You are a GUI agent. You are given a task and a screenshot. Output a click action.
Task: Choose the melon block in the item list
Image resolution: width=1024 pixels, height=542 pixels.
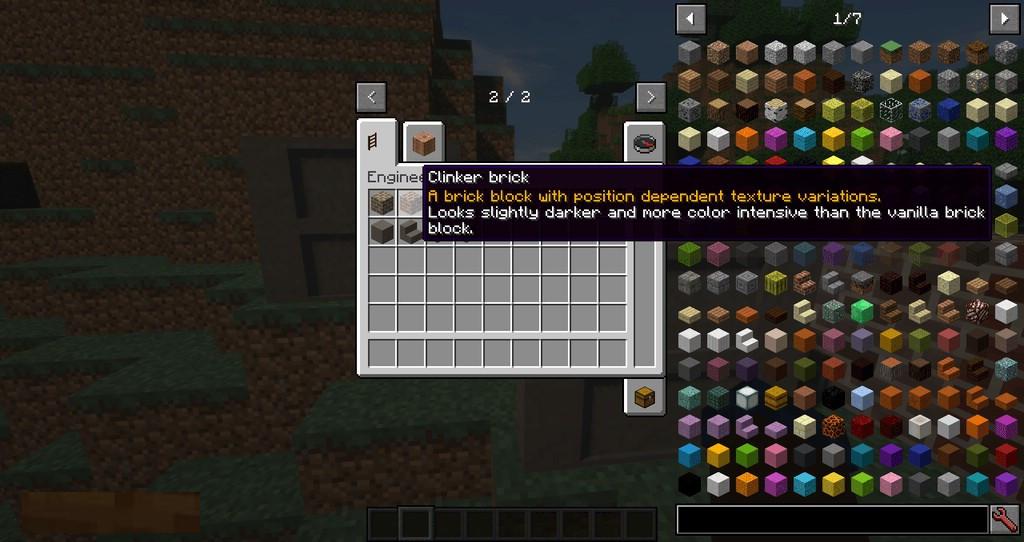click(x=776, y=283)
